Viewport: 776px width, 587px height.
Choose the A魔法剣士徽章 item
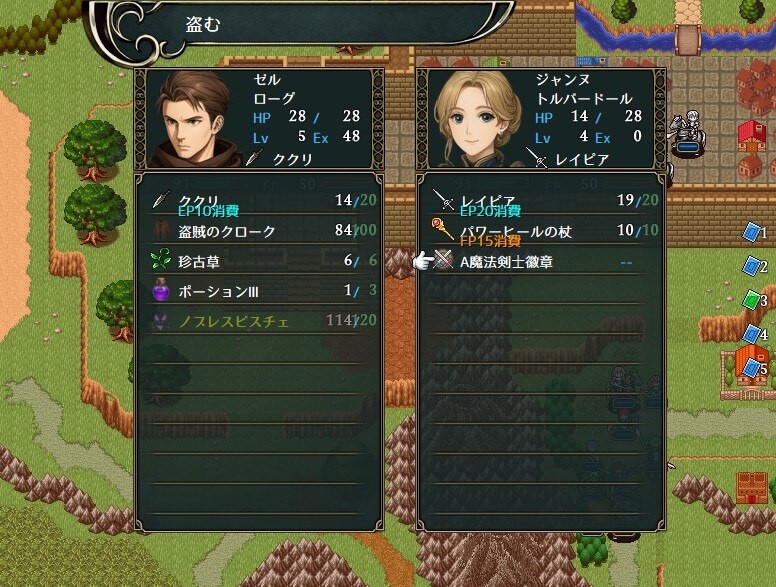pyautogui.click(x=540, y=262)
